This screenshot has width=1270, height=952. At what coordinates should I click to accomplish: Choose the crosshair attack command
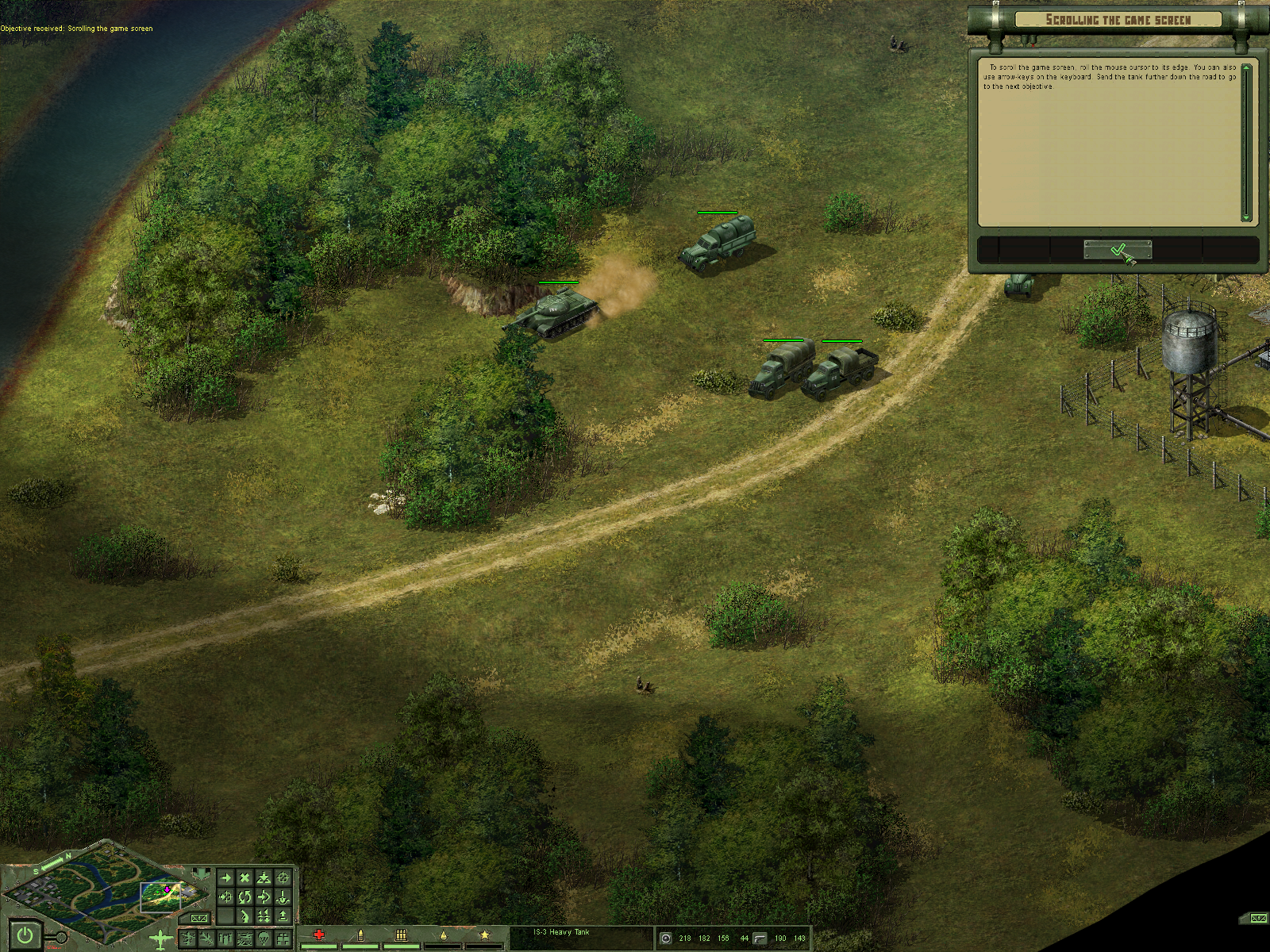pos(283,878)
